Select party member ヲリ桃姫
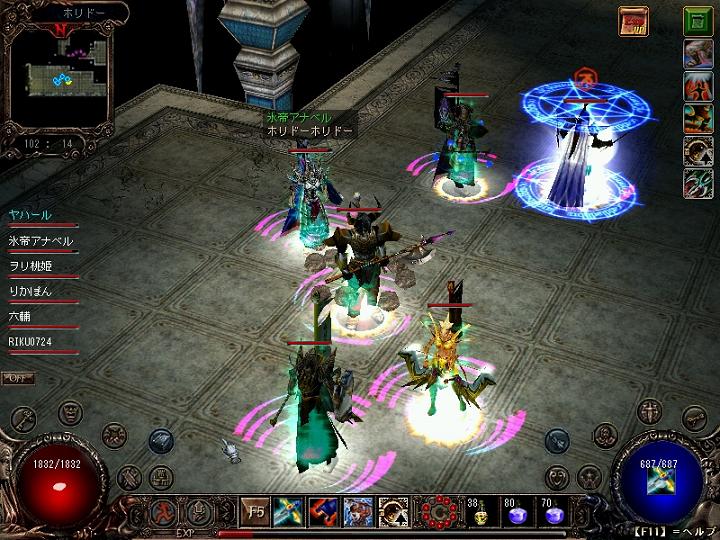This screenshot has height=540, width=720. 30,266
